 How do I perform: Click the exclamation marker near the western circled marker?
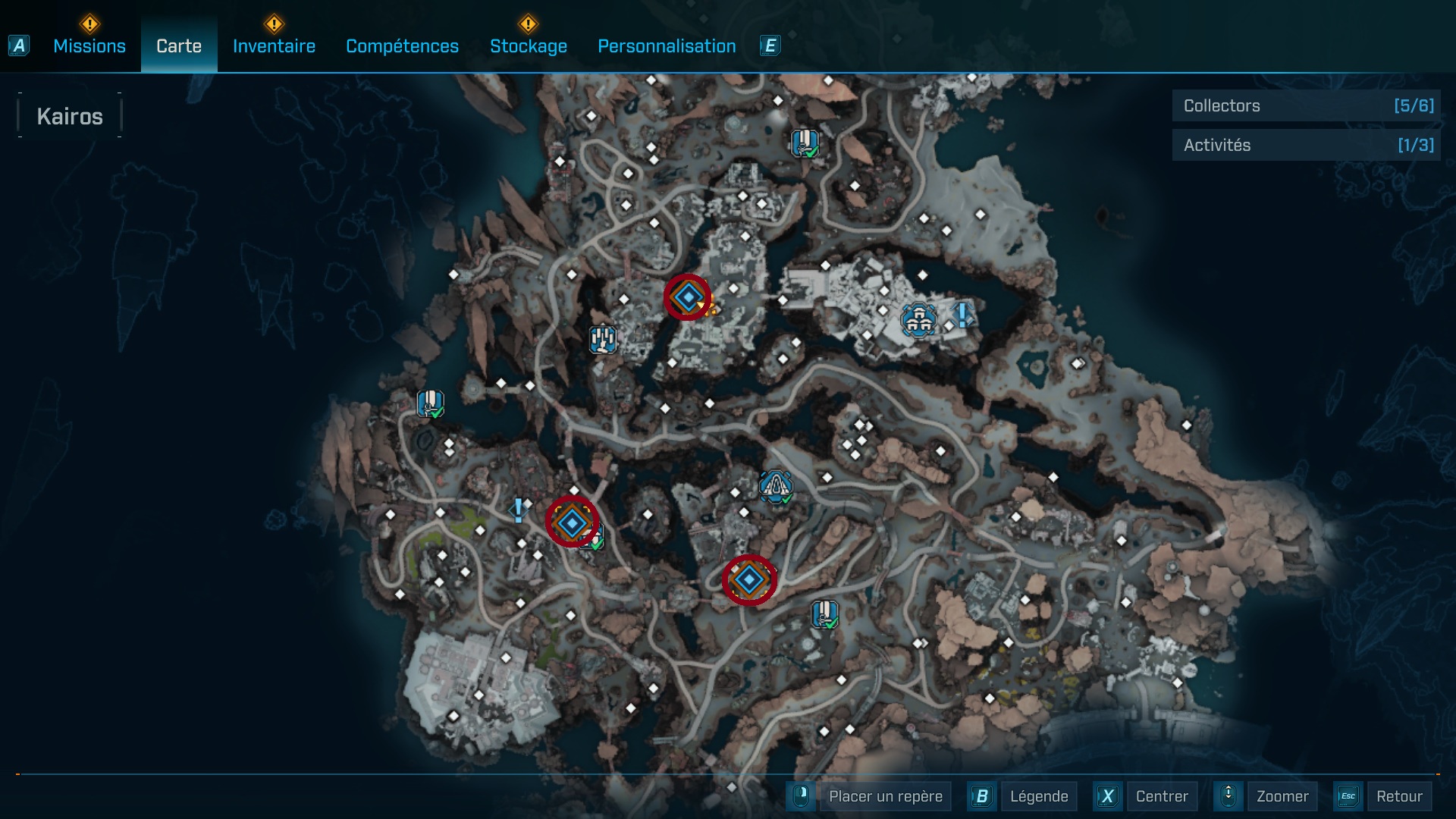click(518, 510)
